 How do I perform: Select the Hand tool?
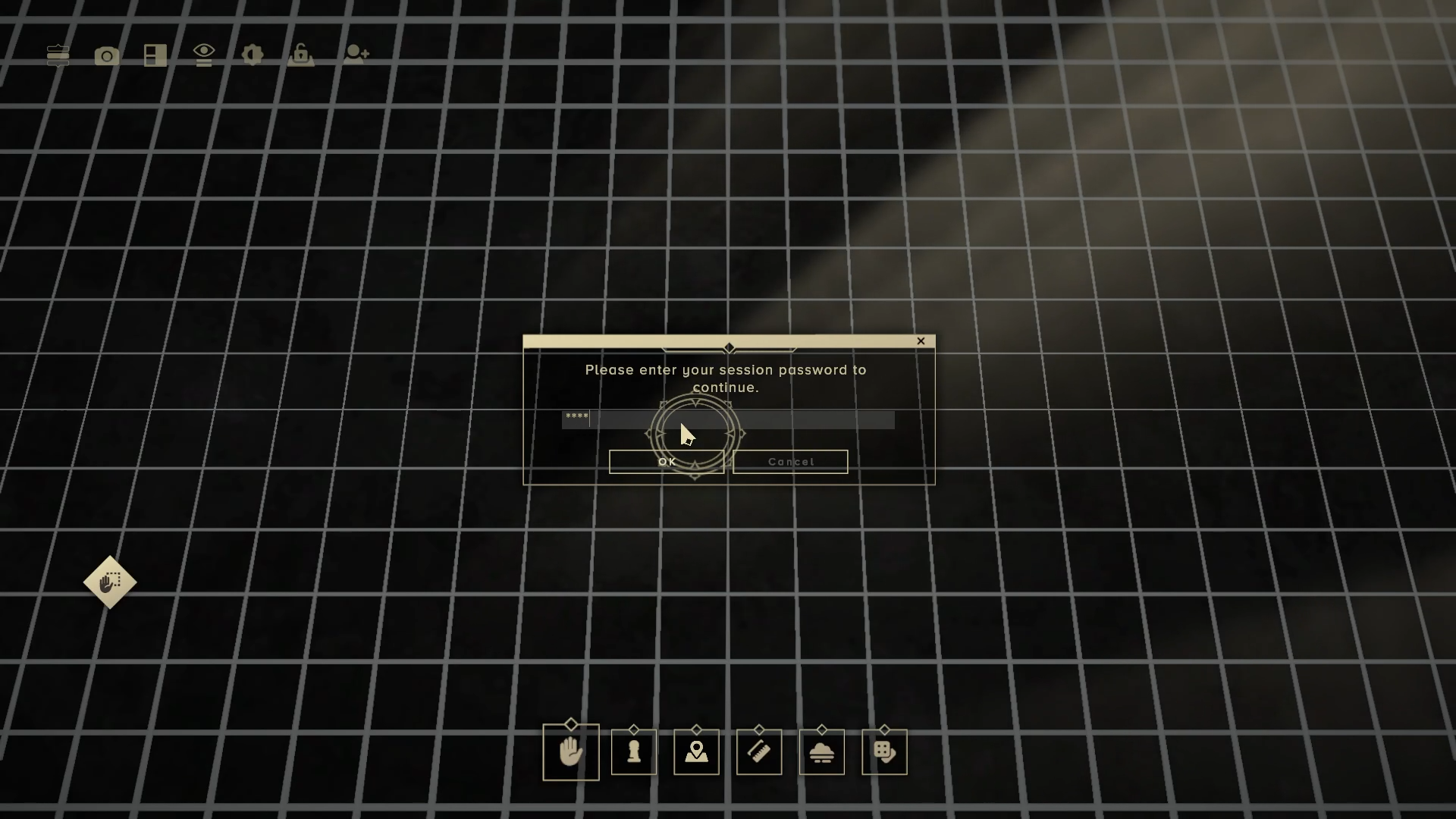pyautogui.click(x=570, y=752)
